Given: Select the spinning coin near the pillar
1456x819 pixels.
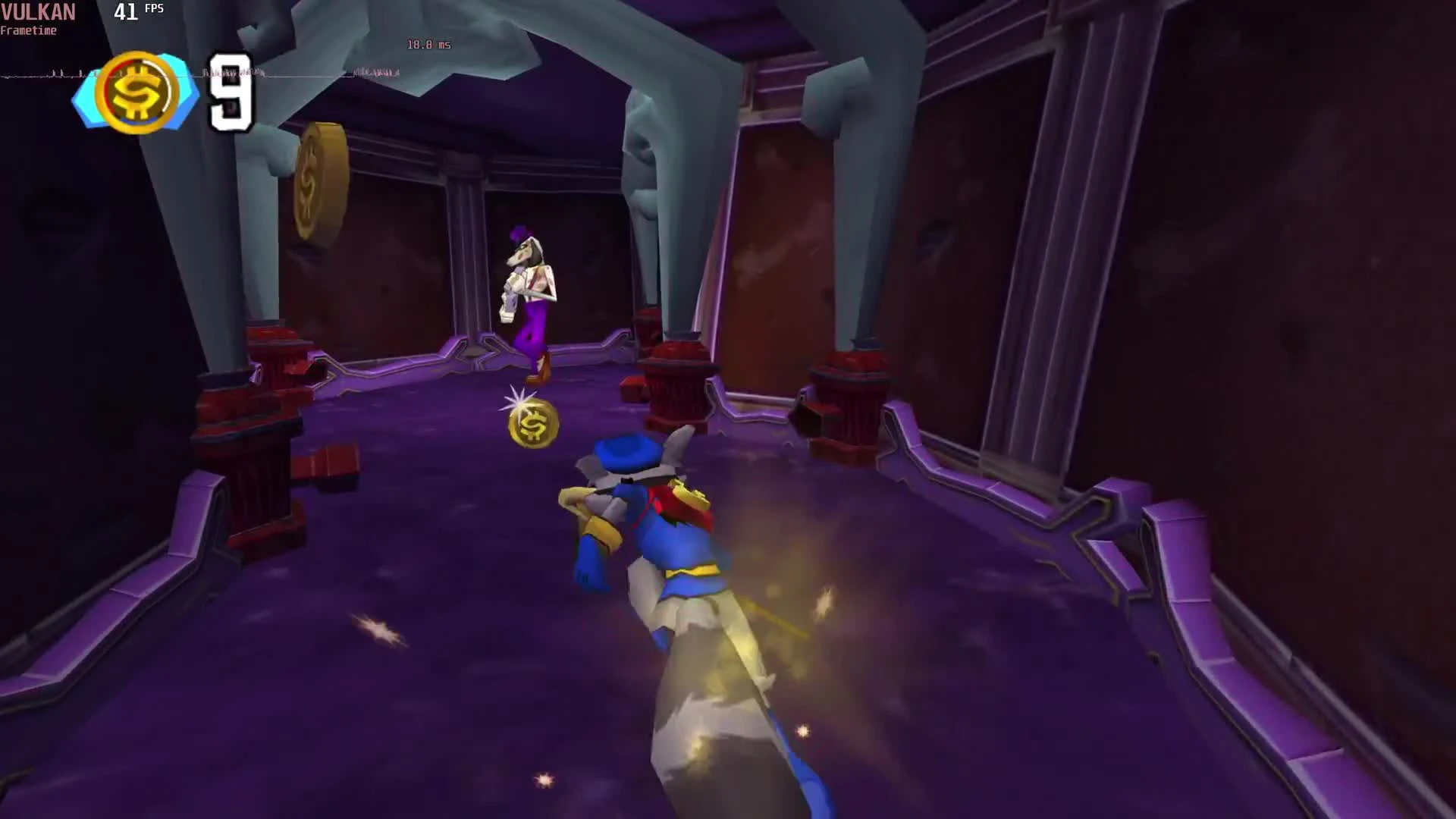Looking at the screenshot, I should (x=318, y=182).
